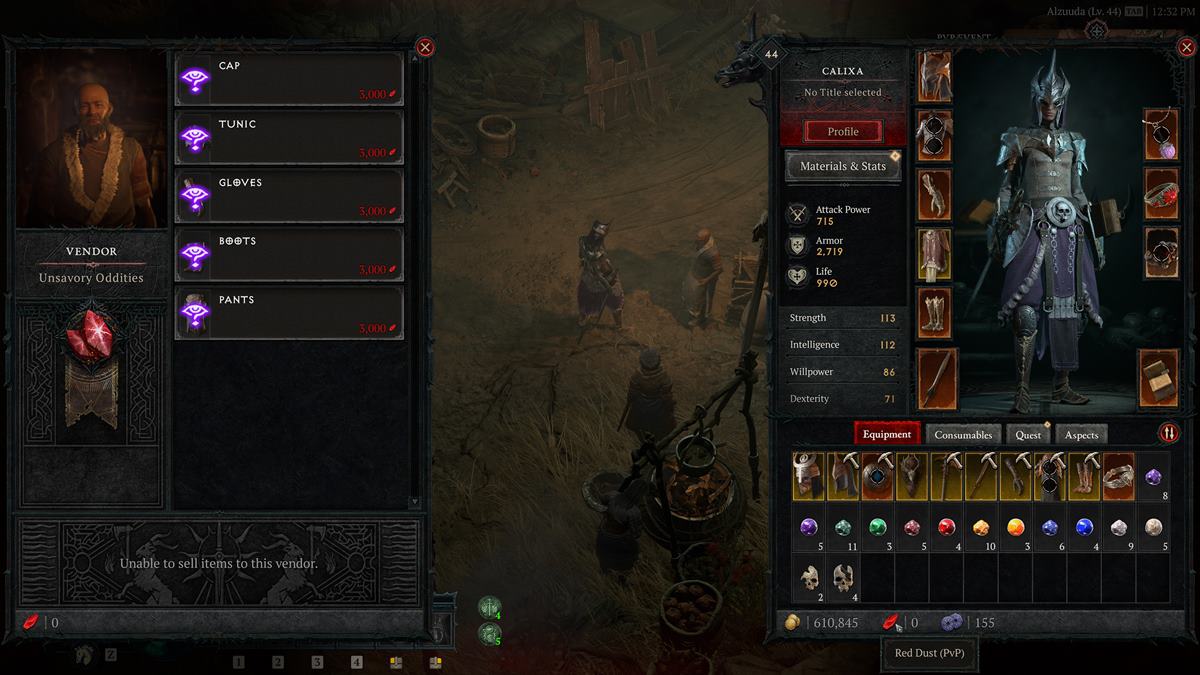
Task: Click the Red Dust currency icon
Action: [x=889, y=623]
